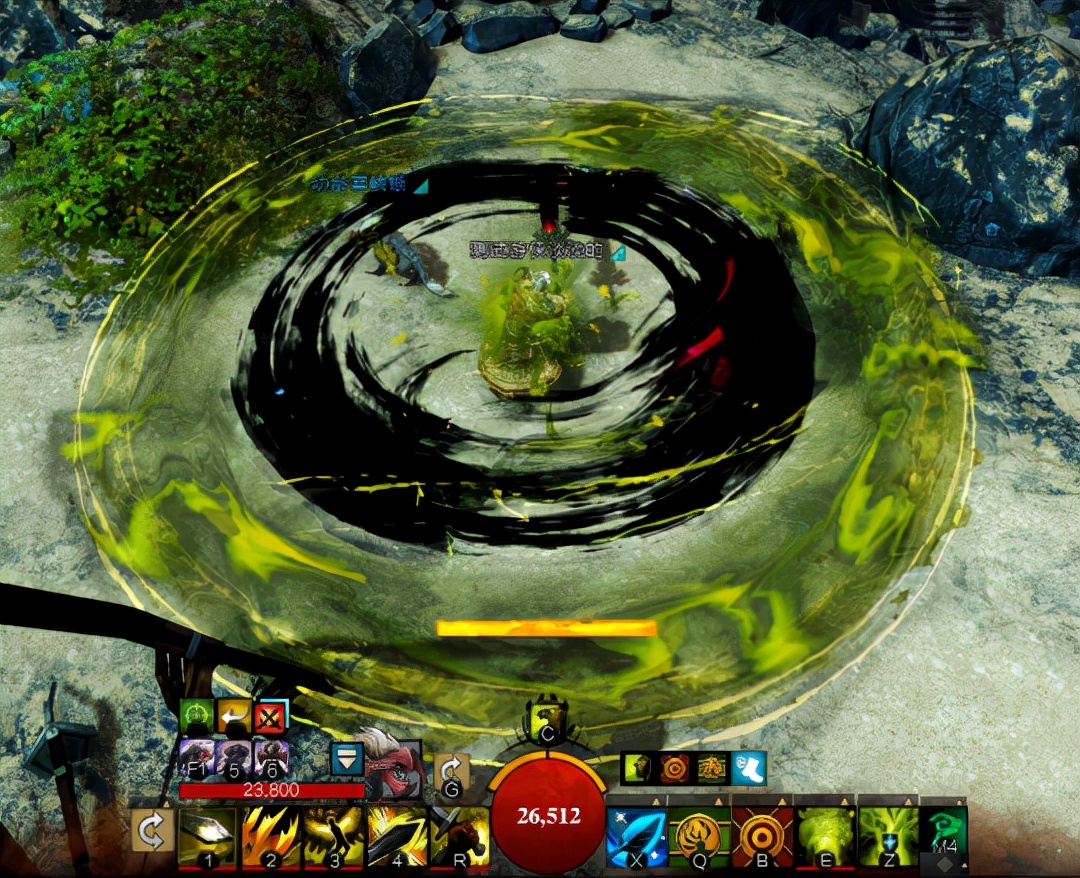Use the flaming slash skill 2

[x=270, y=836]
